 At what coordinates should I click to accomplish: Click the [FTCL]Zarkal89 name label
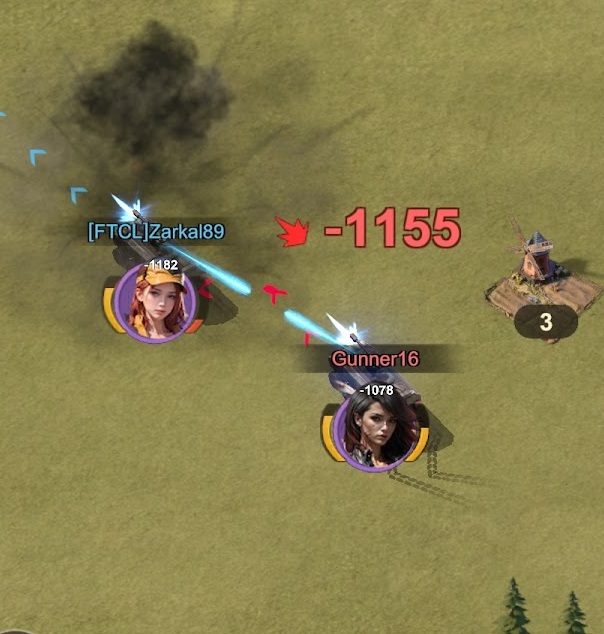pos(156,232)
